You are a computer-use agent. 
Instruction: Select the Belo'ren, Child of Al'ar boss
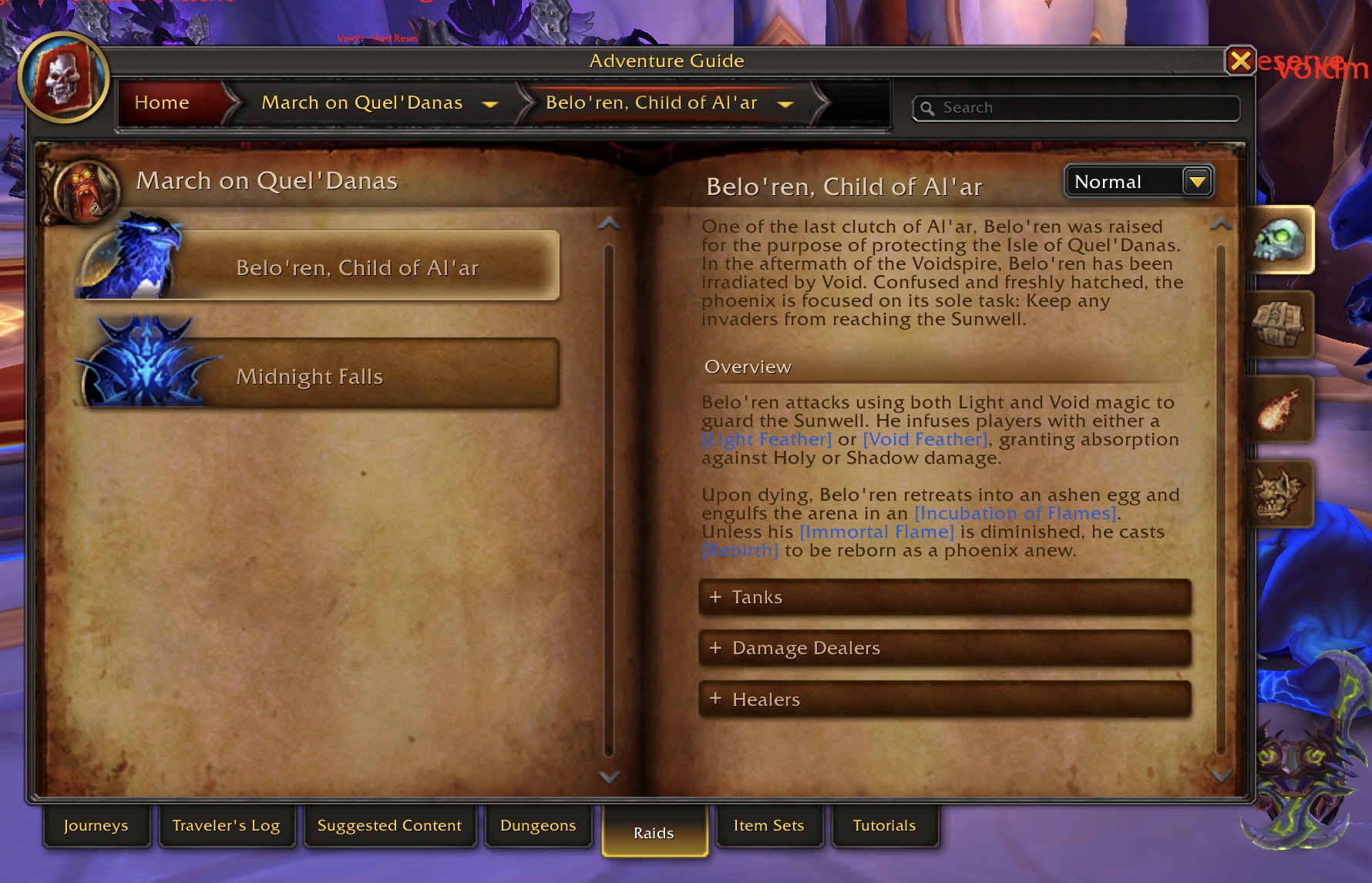point(357,267)
